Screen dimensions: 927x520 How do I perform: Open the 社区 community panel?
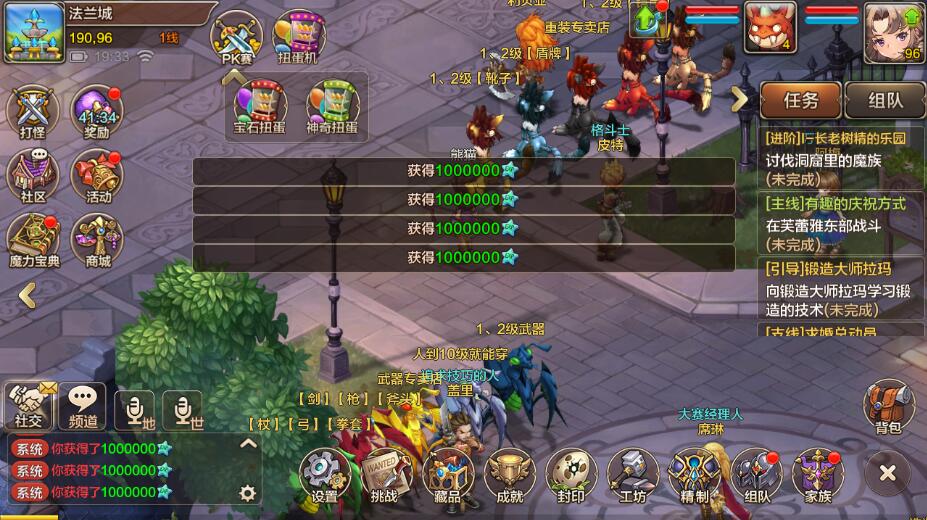tap(33, 174)
